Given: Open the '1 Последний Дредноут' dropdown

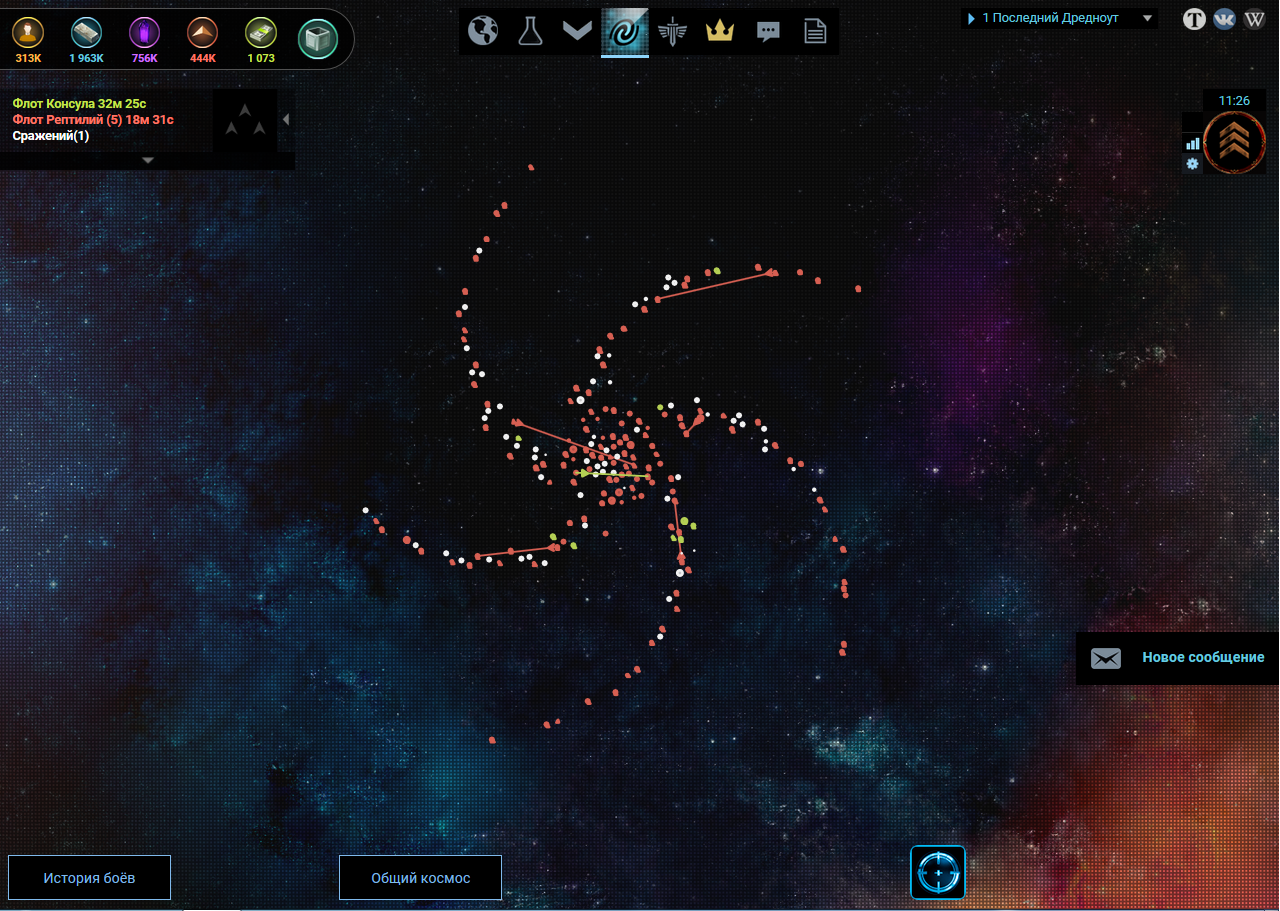Looking at the screenshot, I should pos(1059,18).
